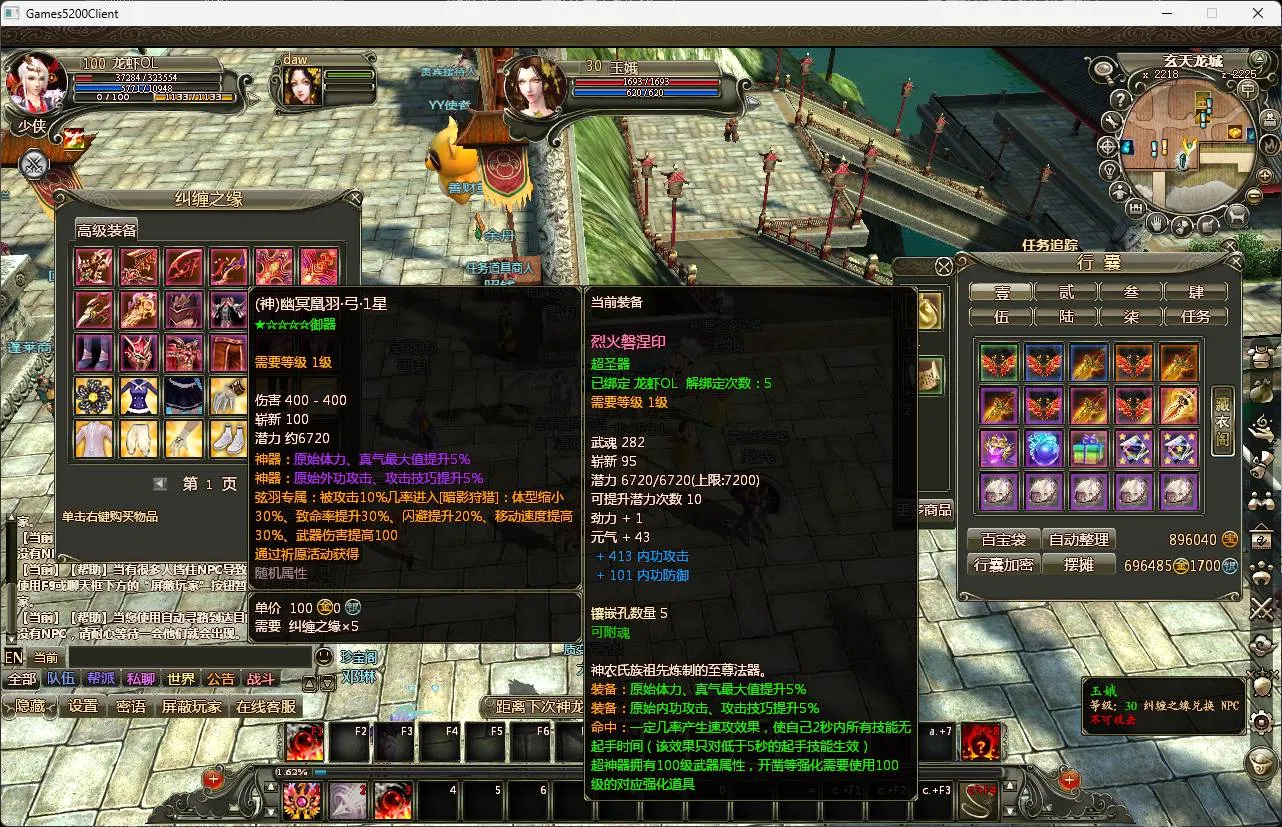Go to the previous shop page

(x=160, y=484)
